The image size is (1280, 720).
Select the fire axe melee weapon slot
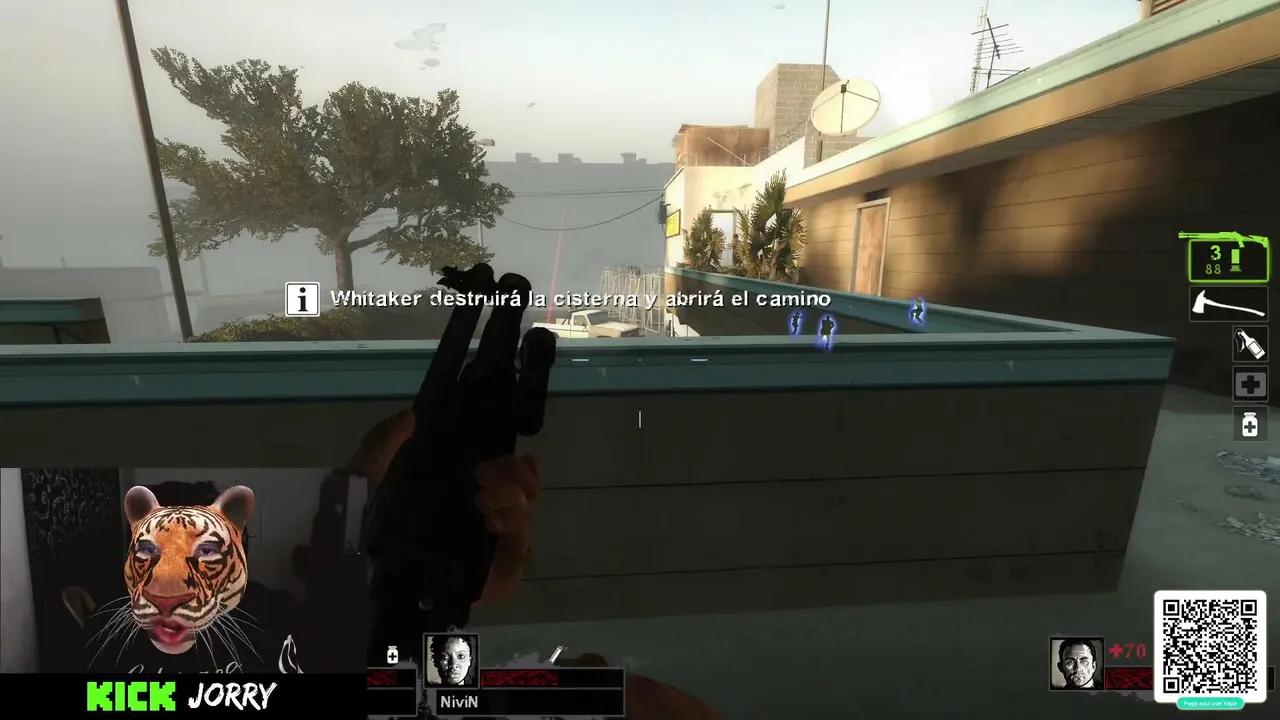1228,303
